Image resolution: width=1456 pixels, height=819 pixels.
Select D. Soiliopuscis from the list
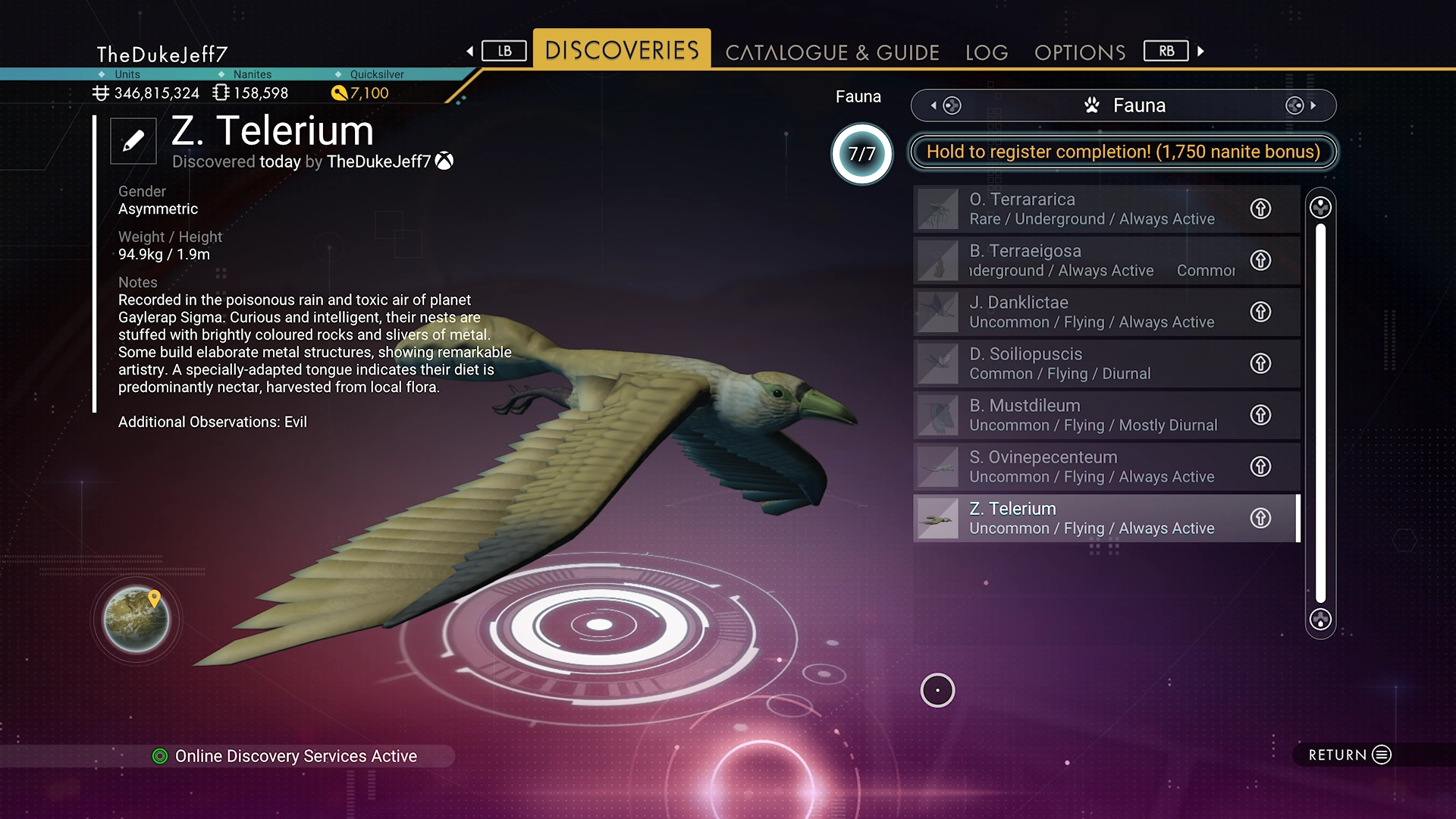1077,364
